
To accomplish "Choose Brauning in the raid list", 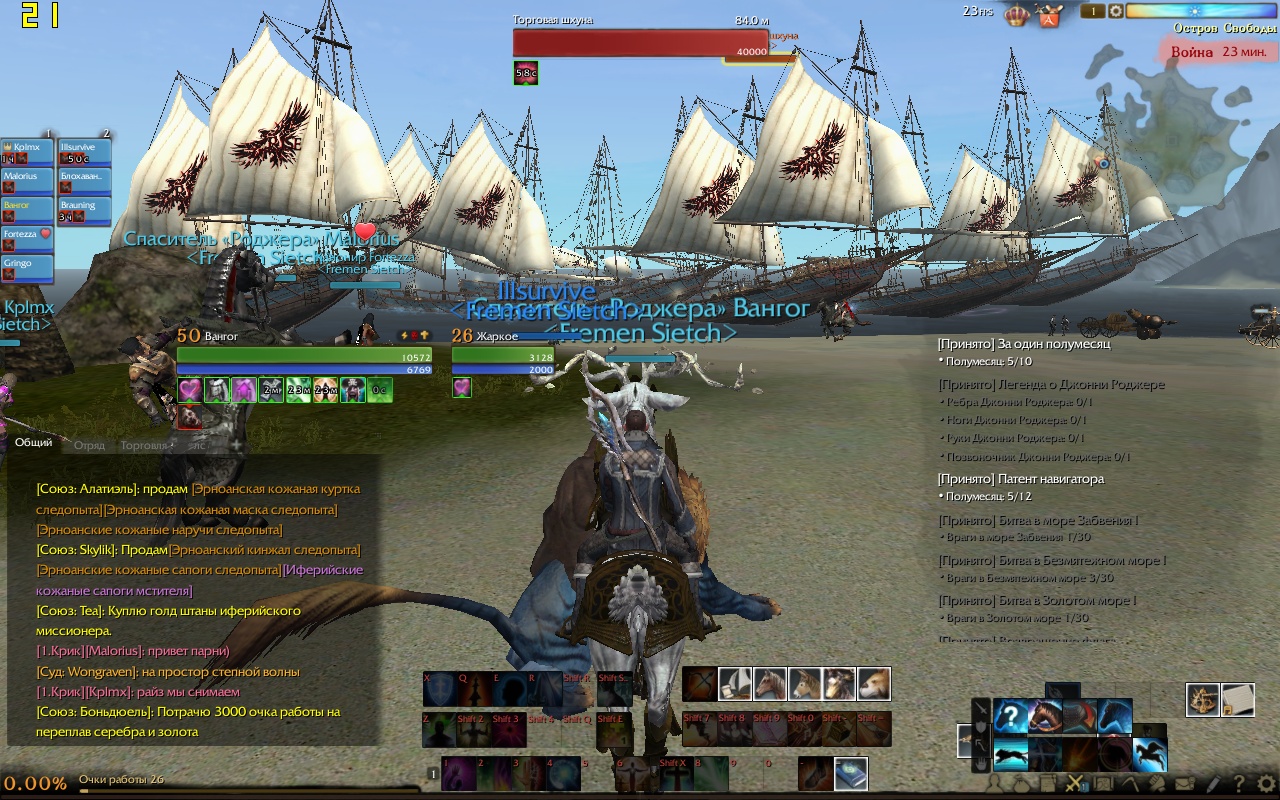I will pos(85,210).
